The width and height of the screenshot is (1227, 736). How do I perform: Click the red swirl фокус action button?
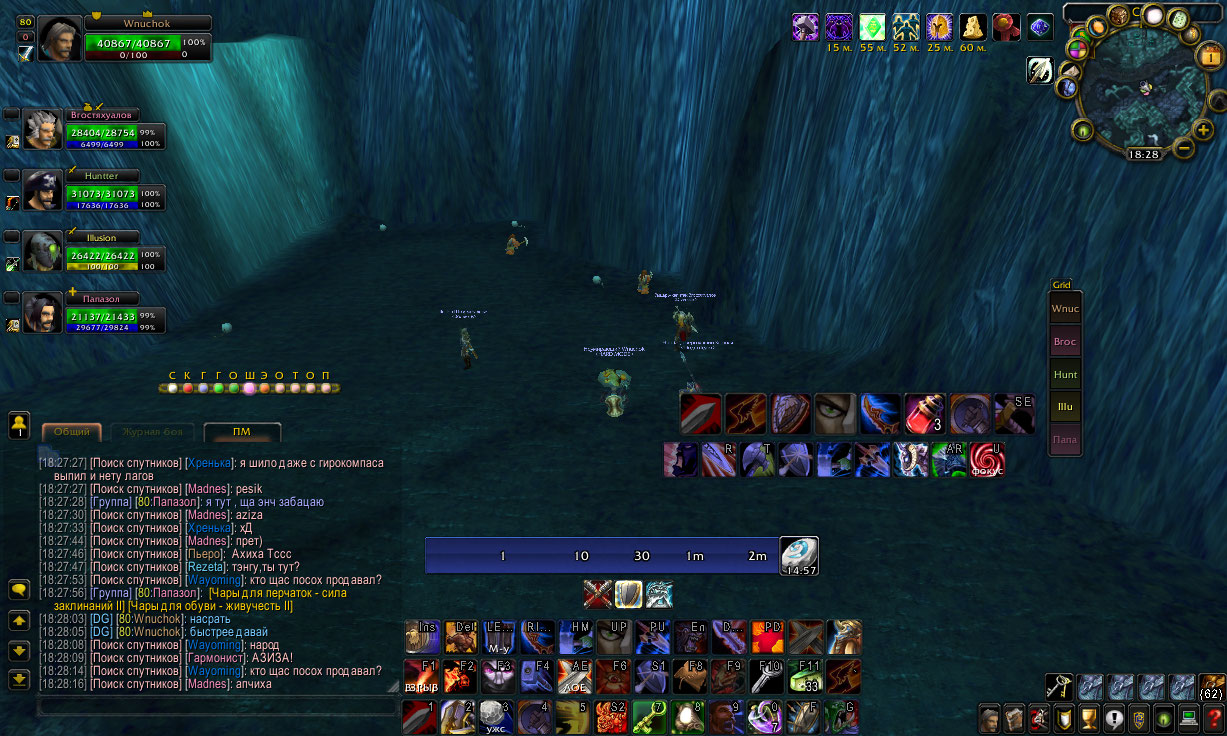(x=986, y=460)
